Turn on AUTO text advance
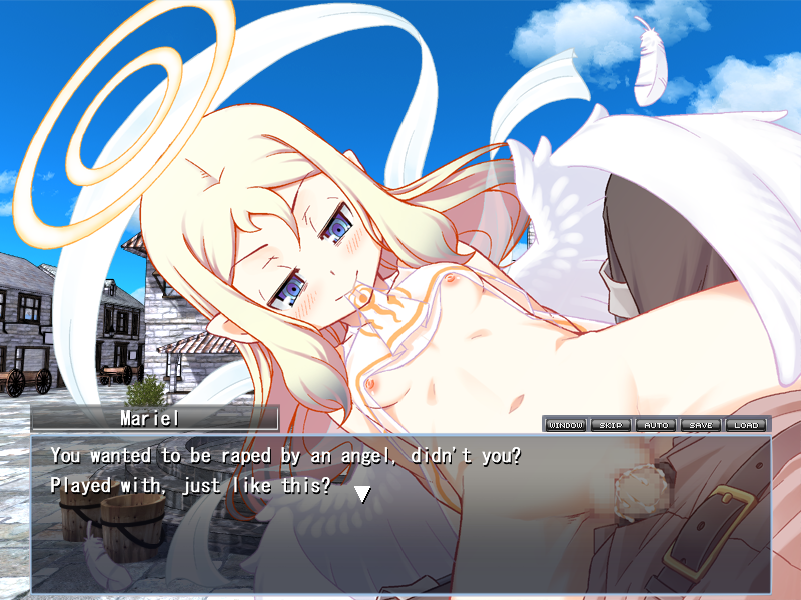Screen dimensions: 801x600 click(656, 425)
